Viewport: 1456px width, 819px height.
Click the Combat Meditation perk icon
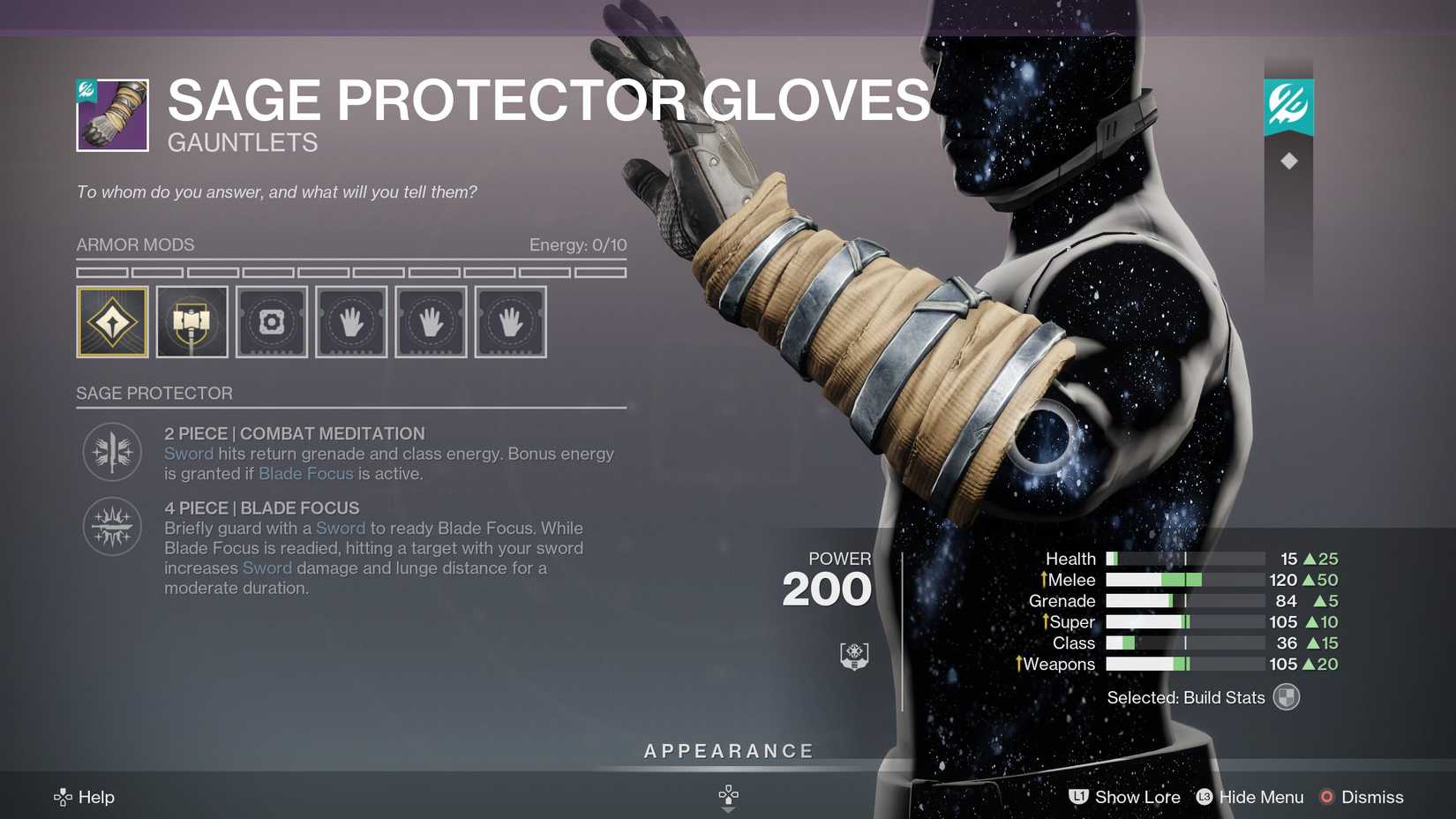point(111,452)
